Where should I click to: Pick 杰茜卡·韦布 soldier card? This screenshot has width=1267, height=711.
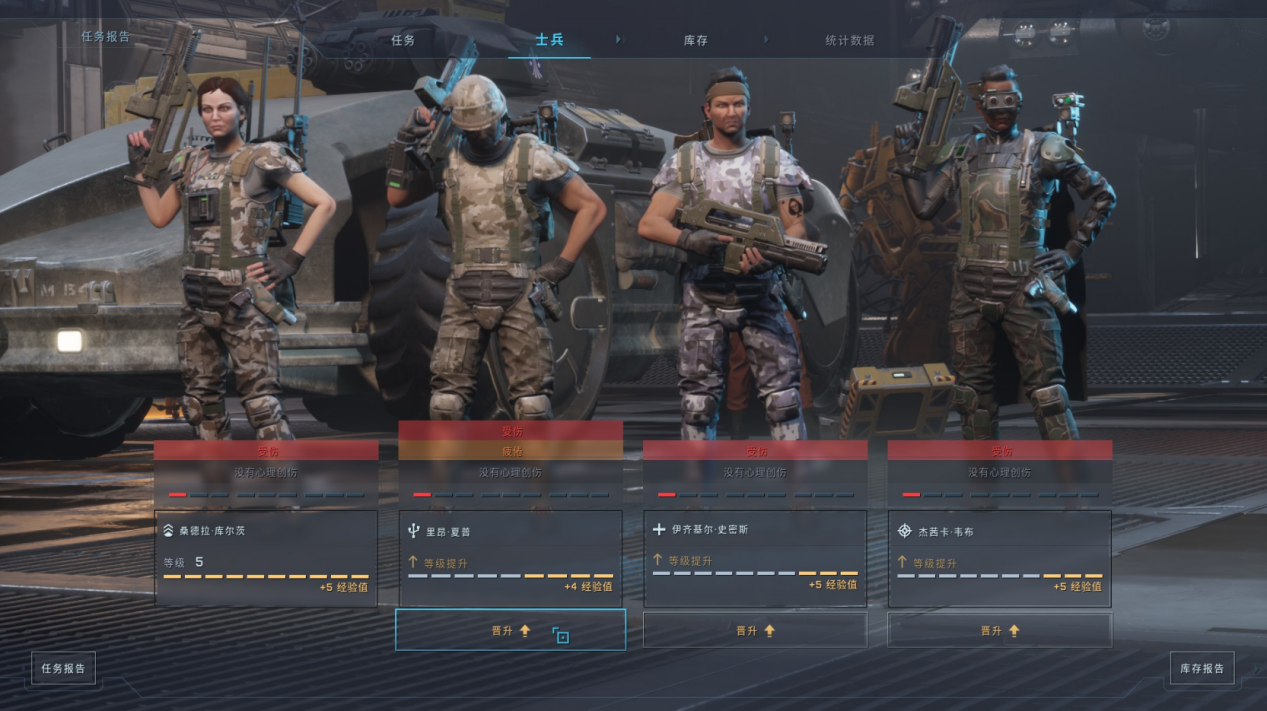999,557
